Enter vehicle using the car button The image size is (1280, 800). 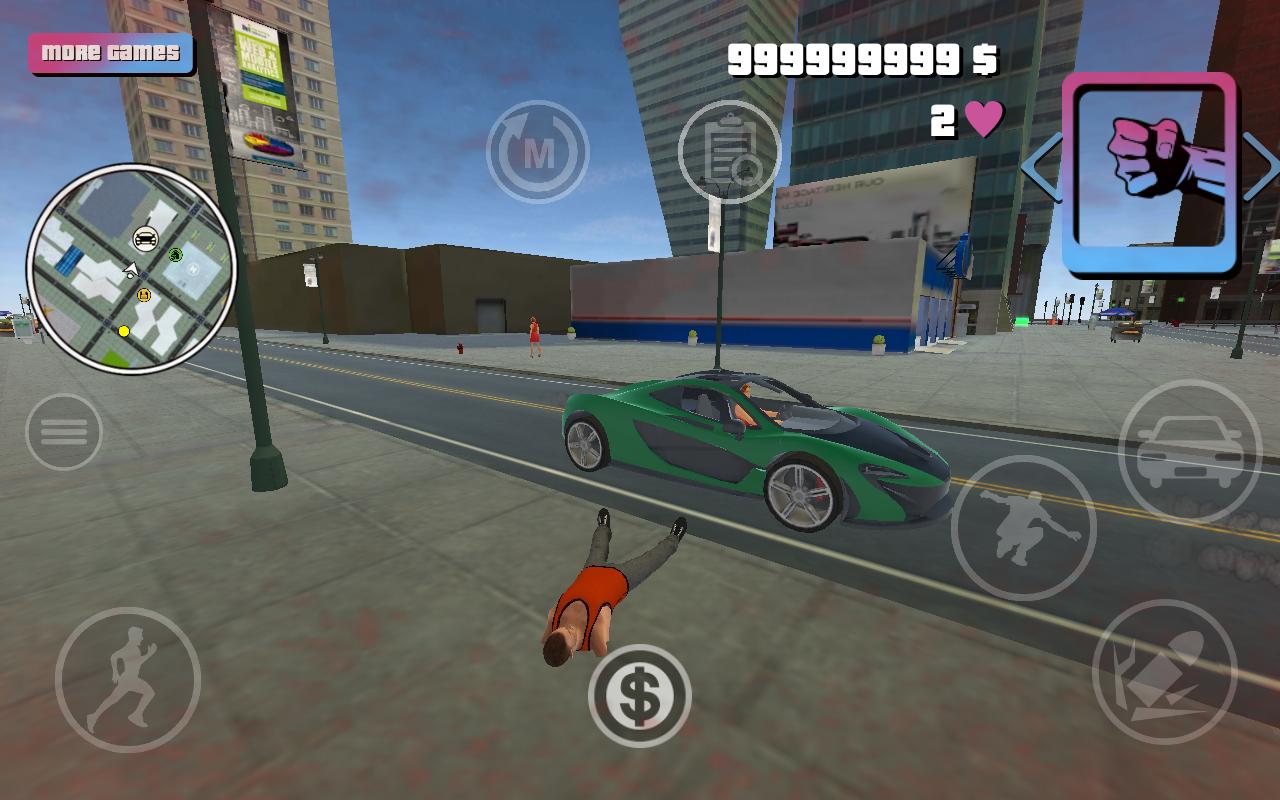click(x=1189, y=451)
